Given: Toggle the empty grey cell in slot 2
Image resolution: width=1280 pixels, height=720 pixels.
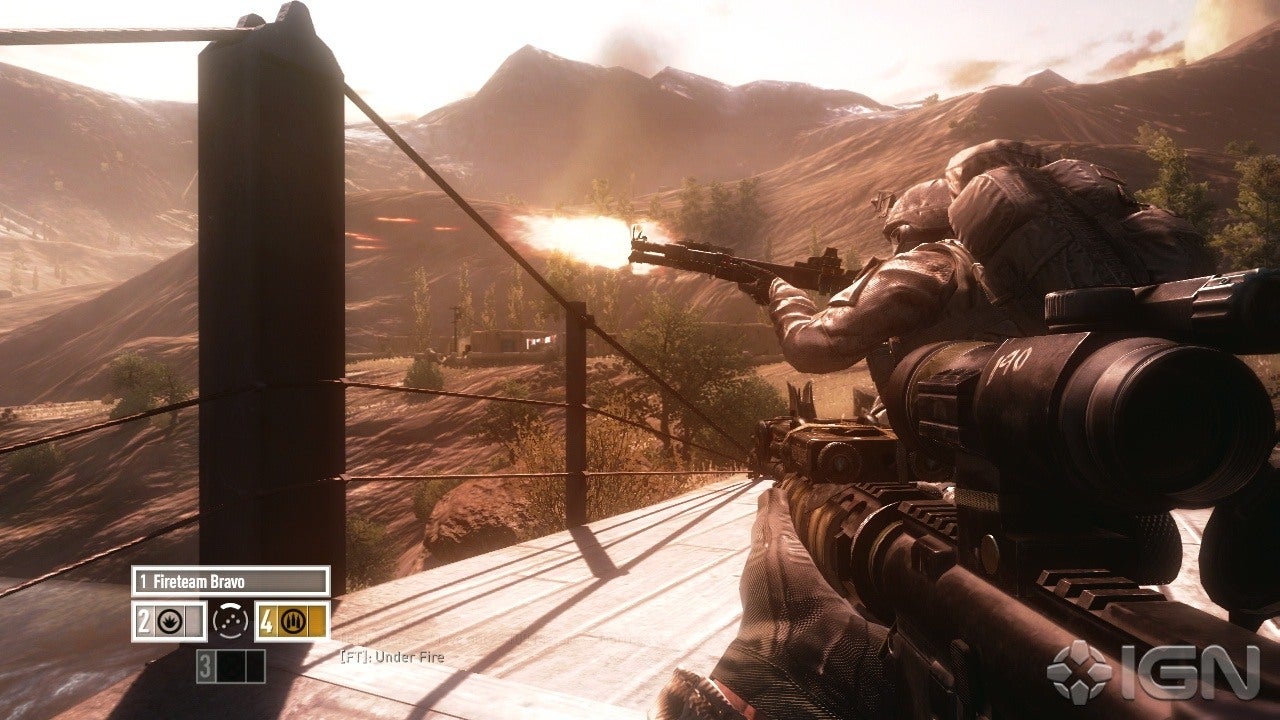Looking at the screenshot, I should [x=194, y=620].
